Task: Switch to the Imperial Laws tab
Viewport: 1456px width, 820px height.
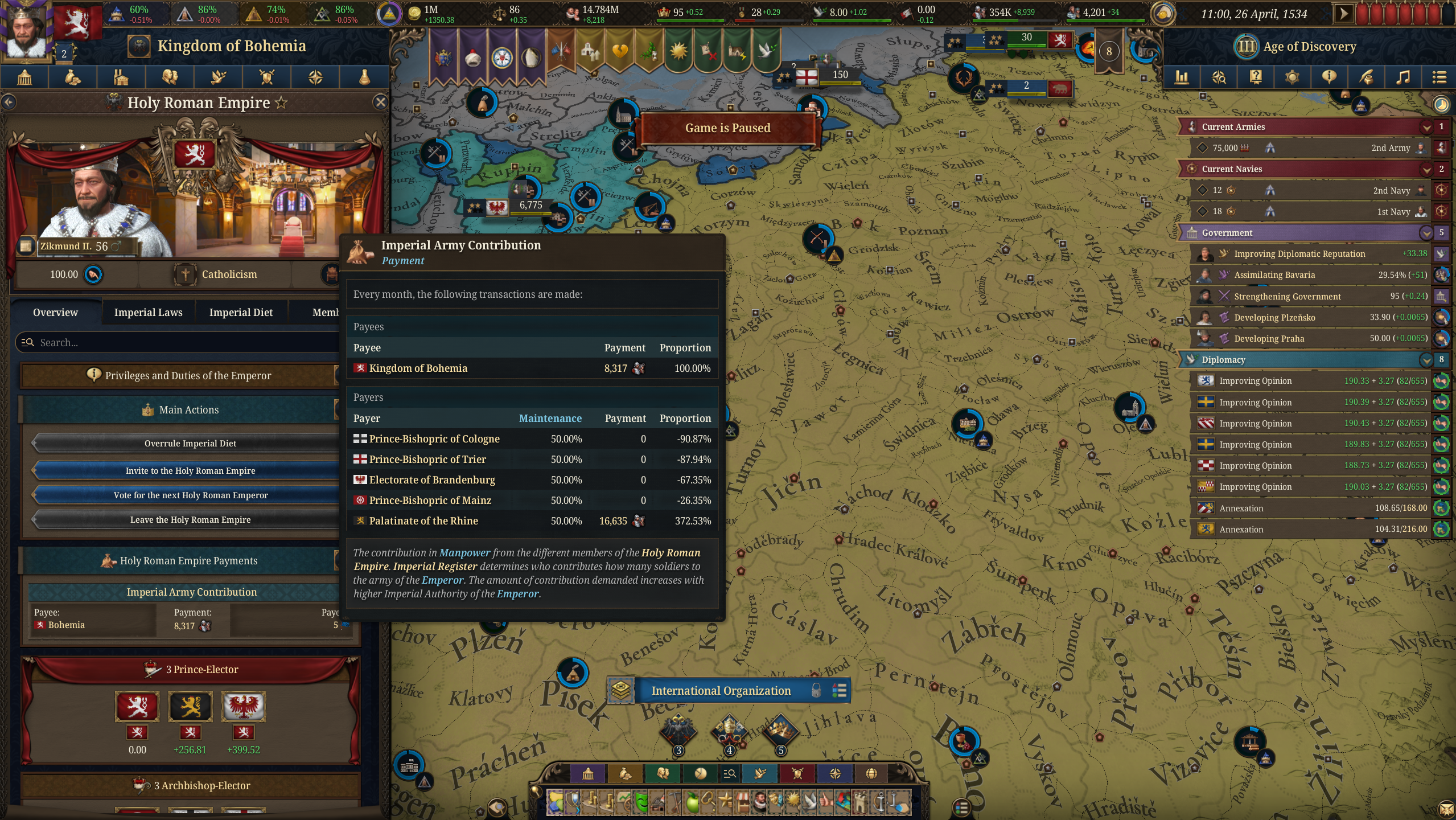Action: click(149, 312)
